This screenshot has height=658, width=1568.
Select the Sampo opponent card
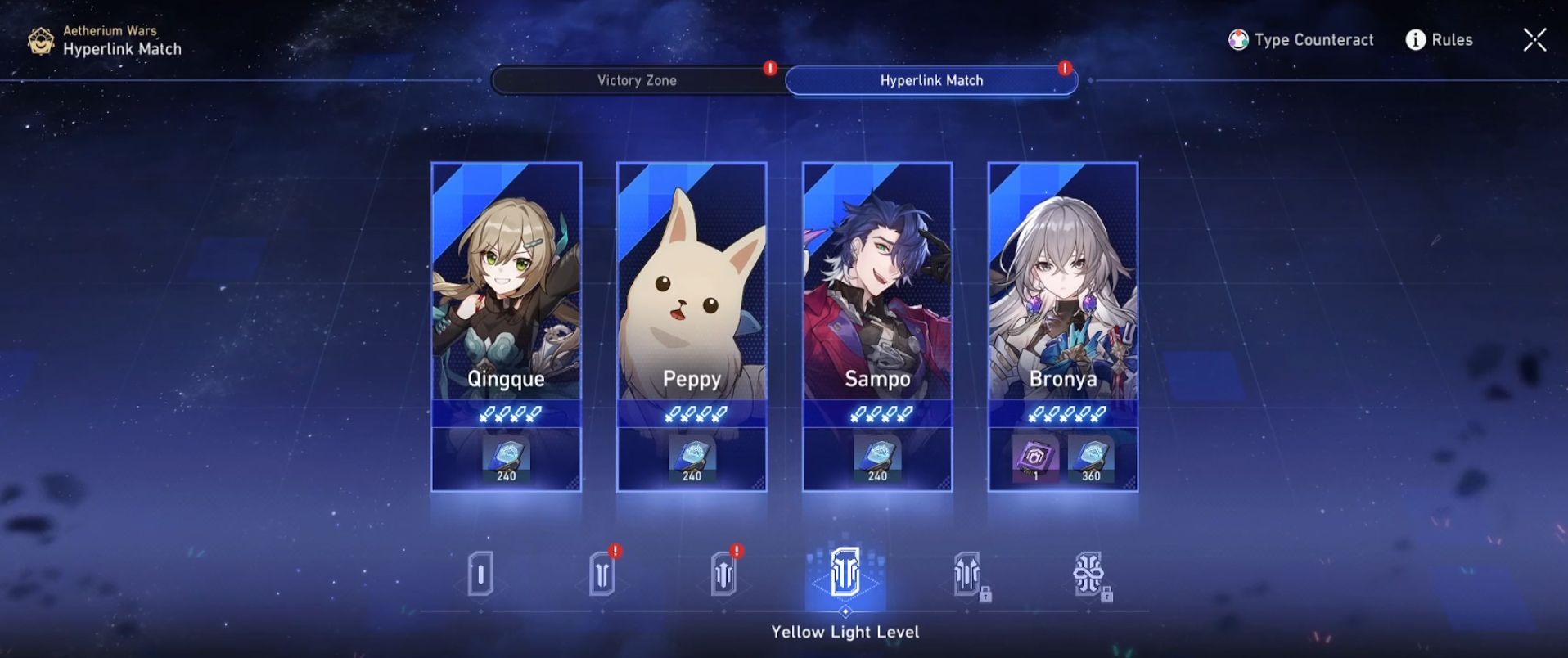pos(877,295)
